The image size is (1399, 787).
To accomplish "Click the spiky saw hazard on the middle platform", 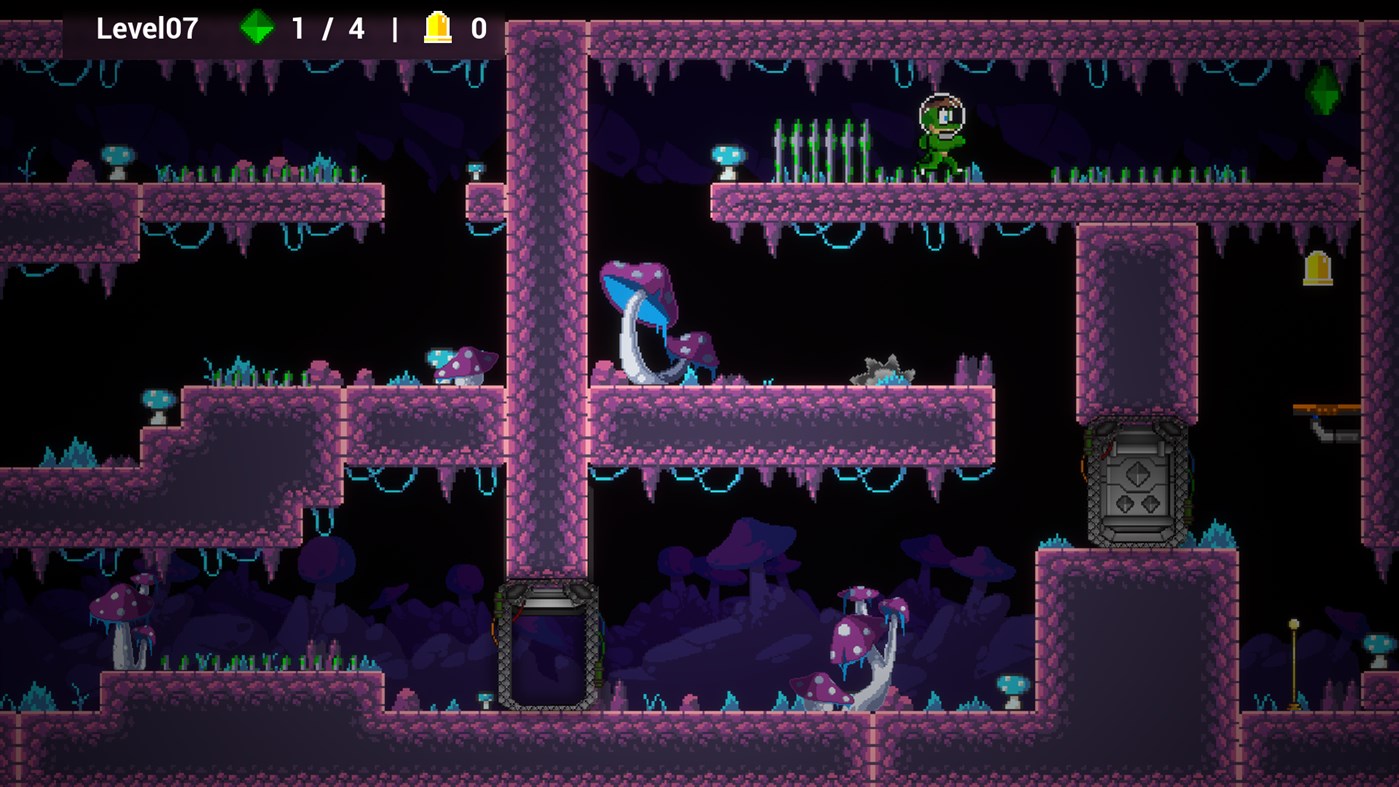I will [x=884, y=366].
